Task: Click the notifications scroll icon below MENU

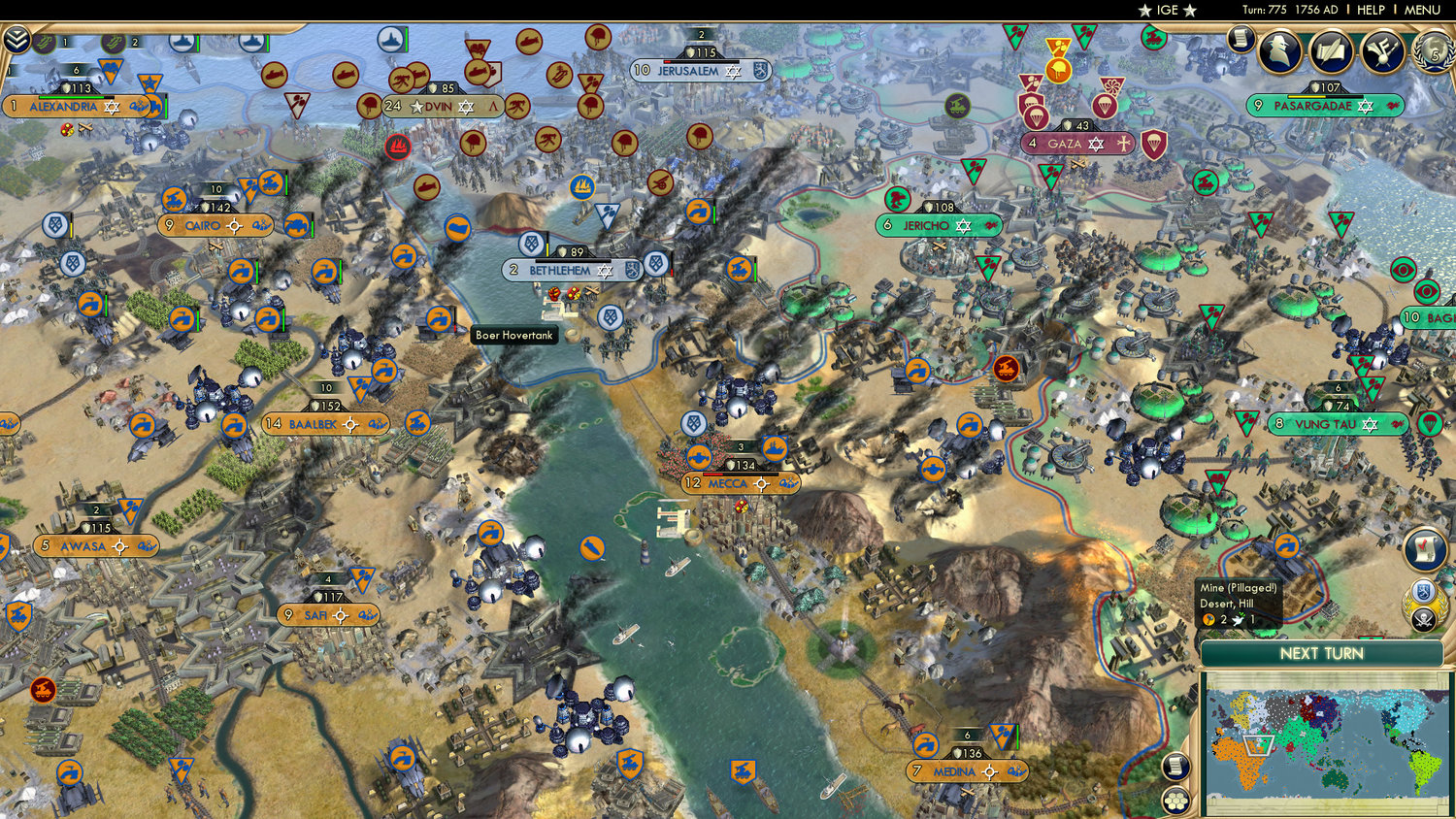Action: tap(1242, 39)
